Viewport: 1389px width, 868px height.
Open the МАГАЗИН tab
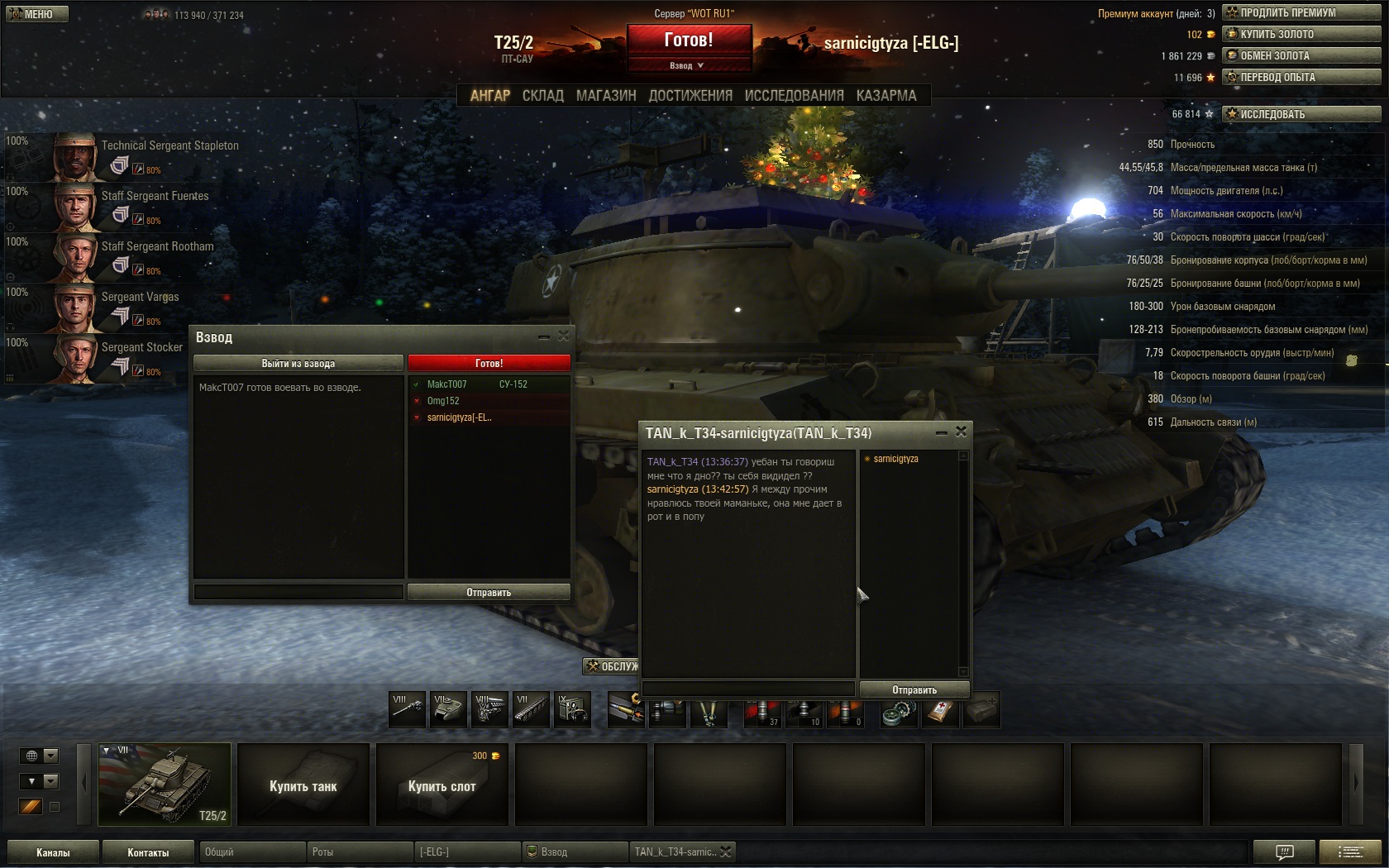click(606, 96)
